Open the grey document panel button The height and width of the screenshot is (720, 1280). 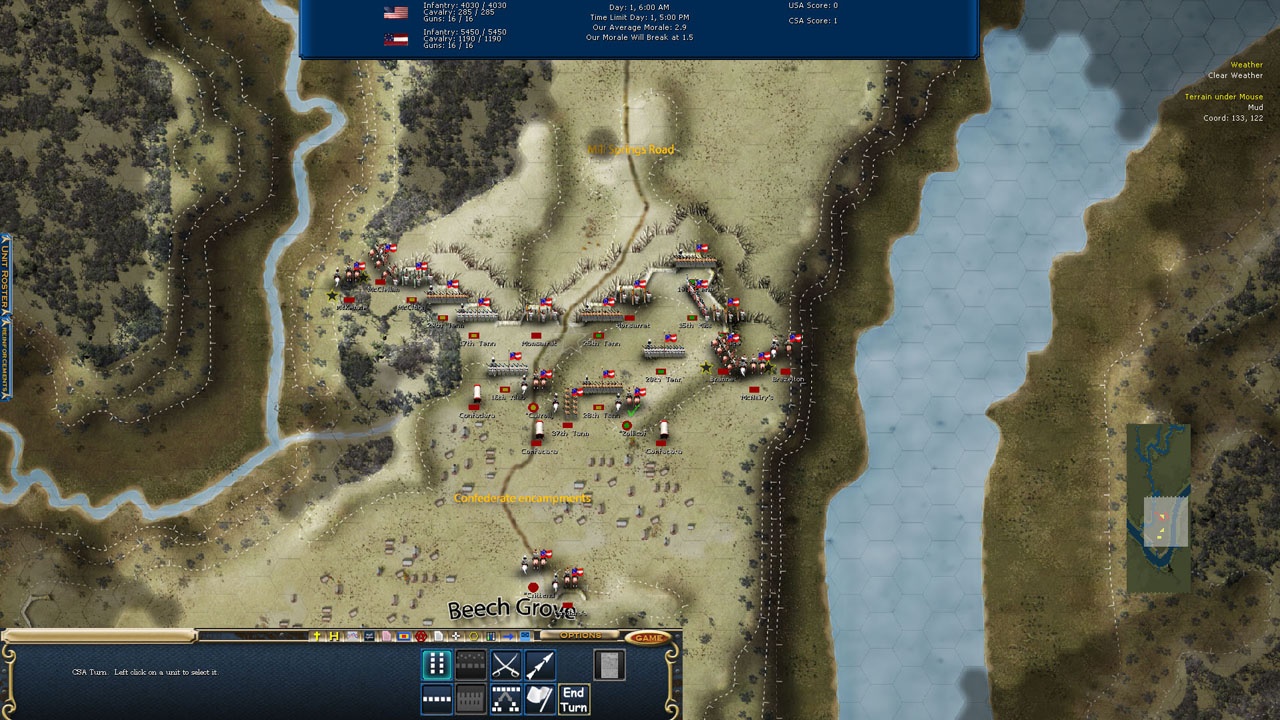coord(609,664)
